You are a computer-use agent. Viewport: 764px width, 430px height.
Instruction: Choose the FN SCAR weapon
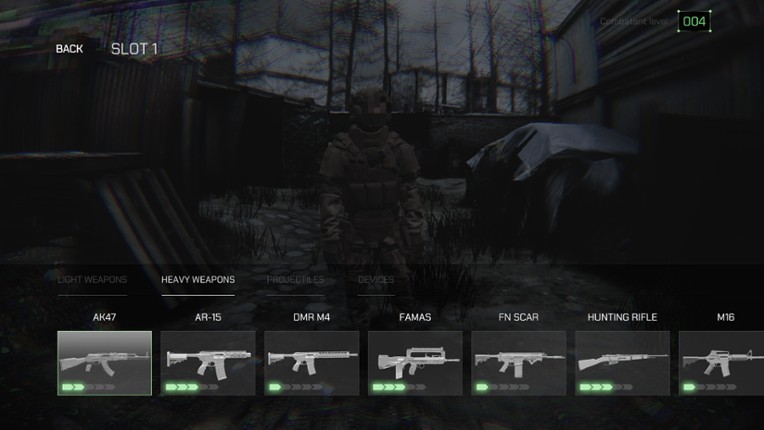click(x=519, y=363)
